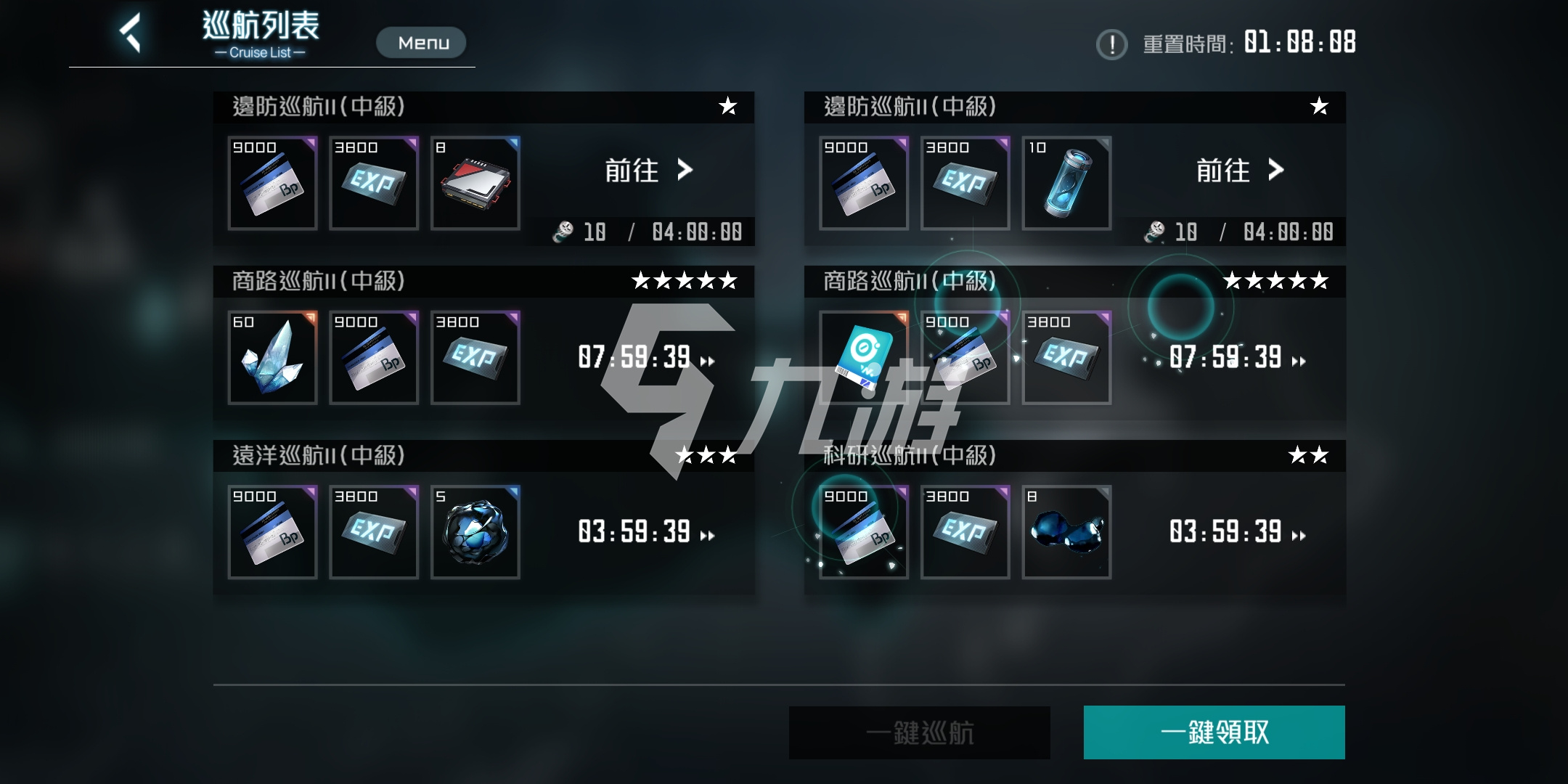Inspect the dark blue droplets reward slot
The height and width of the screenshot is (784, 1568).
pos(1066,532)
